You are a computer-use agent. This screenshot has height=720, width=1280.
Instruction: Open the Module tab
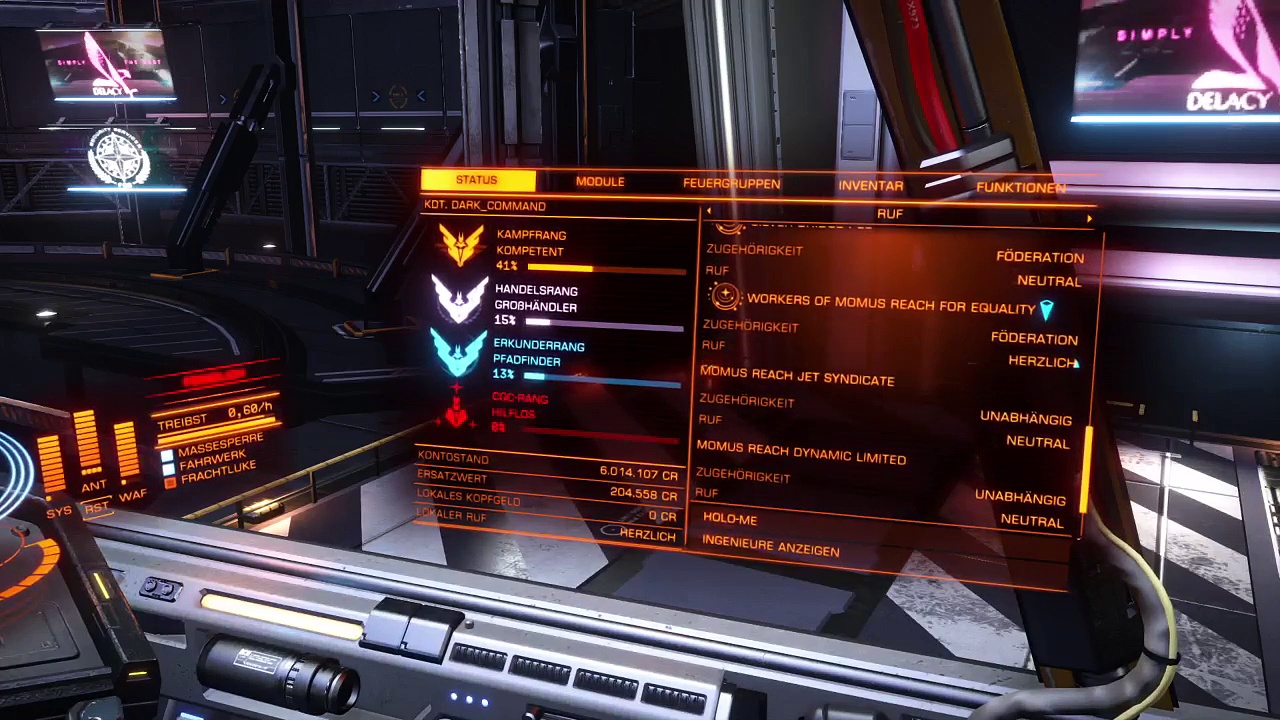click(600, 182)
